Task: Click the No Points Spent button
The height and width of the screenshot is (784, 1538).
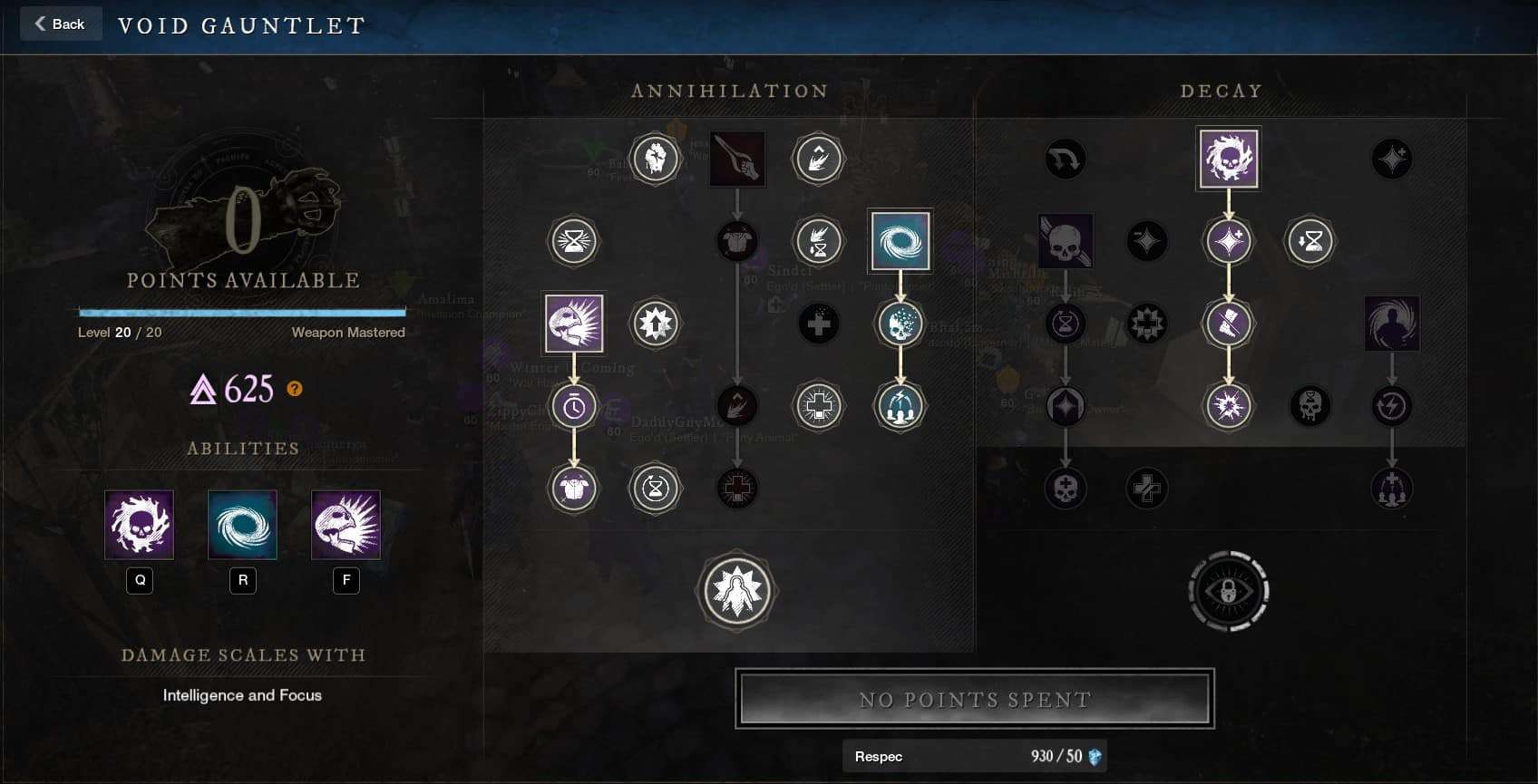Action: [x=974, y=699]
